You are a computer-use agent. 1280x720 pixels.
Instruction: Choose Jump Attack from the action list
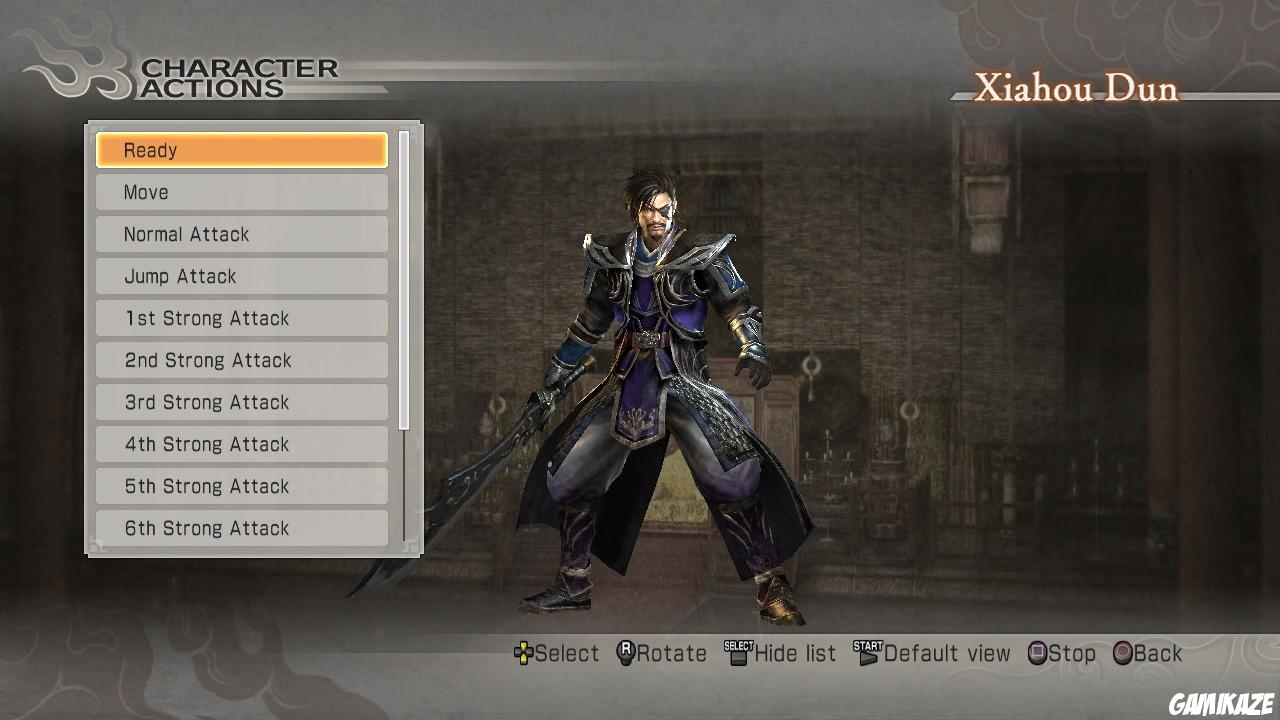click(241, 275)
